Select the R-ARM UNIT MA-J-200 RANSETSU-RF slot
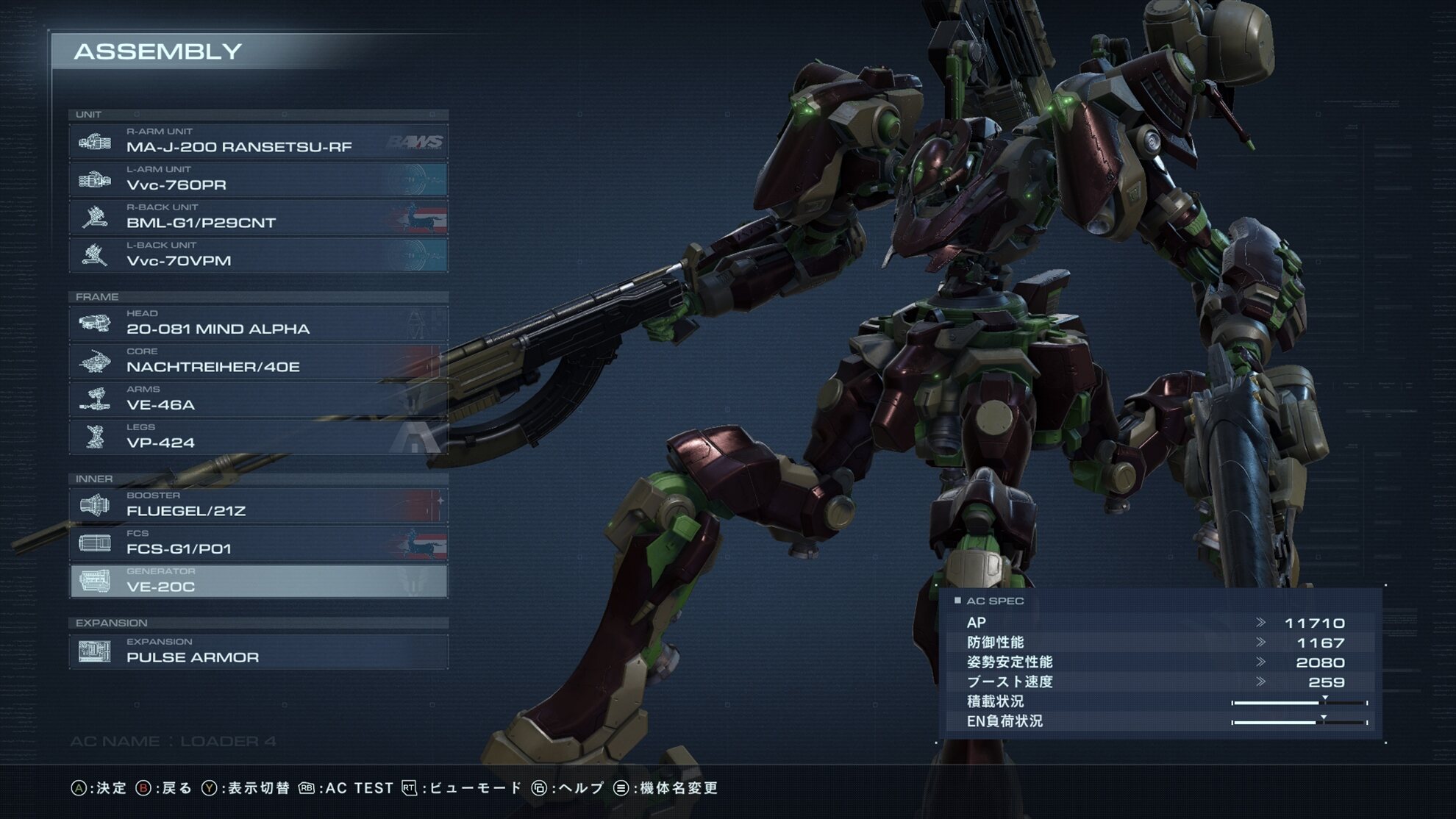Screen dimensions: 1456x819 click(x=258, y=141)
